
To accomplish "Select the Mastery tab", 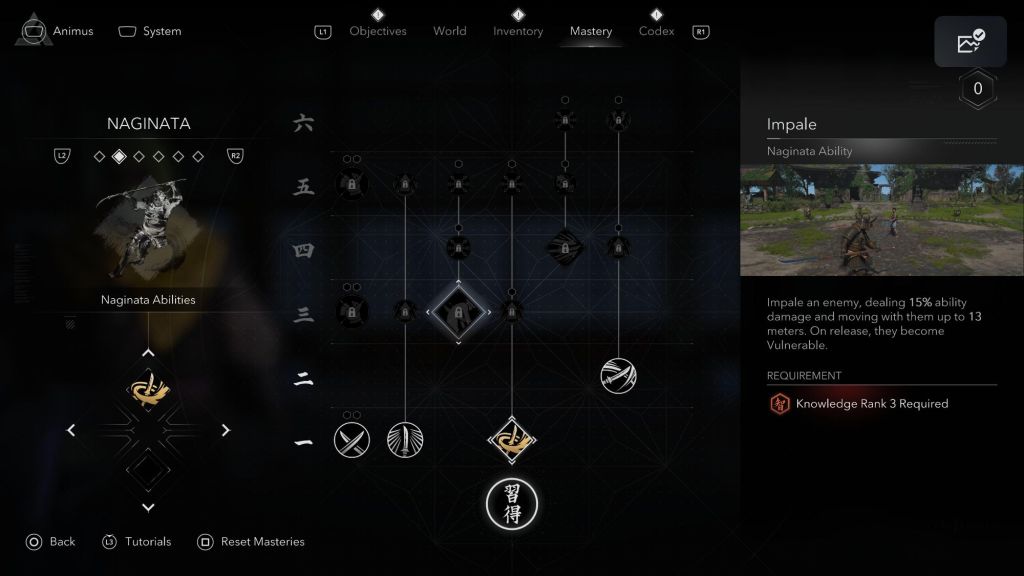I will pos(591,31).
